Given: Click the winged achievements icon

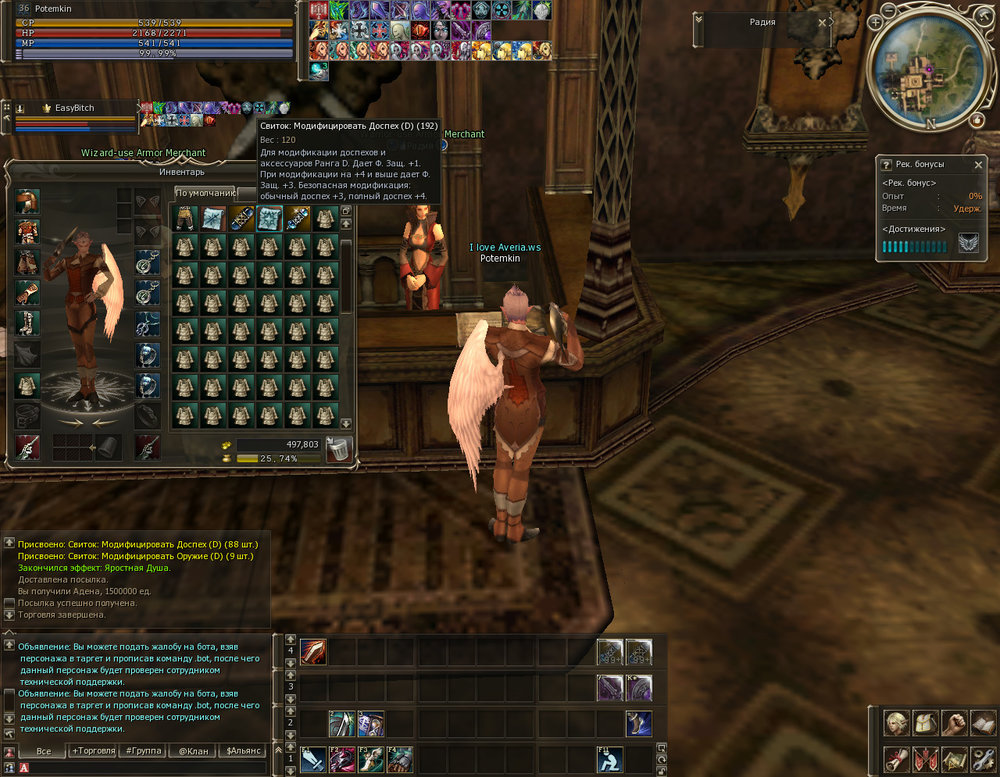Looking at the screenshot, I should 968,243.
